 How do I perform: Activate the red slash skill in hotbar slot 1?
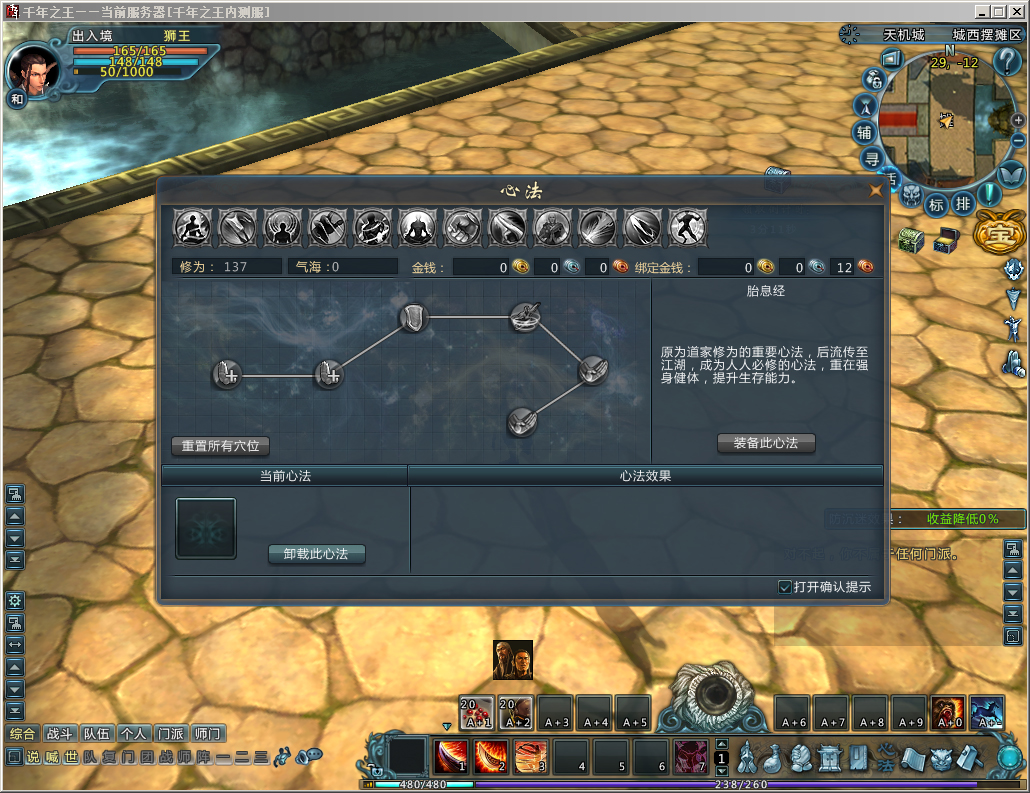tap(451, 757)
